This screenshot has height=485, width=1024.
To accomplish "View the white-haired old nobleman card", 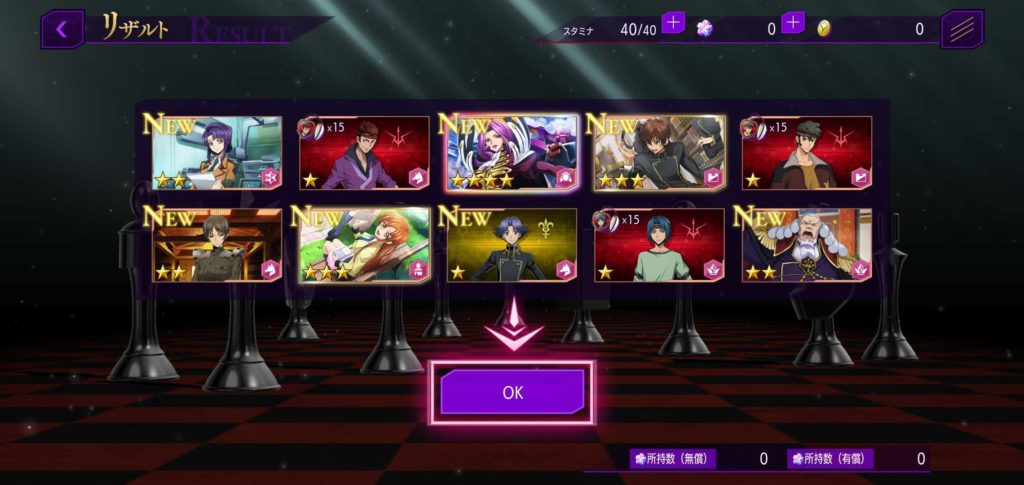I will [x=806, y=245].
